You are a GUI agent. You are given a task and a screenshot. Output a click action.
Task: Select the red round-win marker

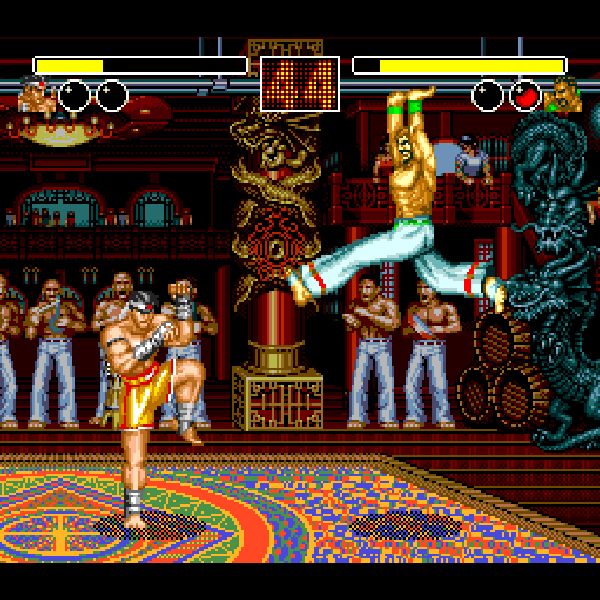525,96
